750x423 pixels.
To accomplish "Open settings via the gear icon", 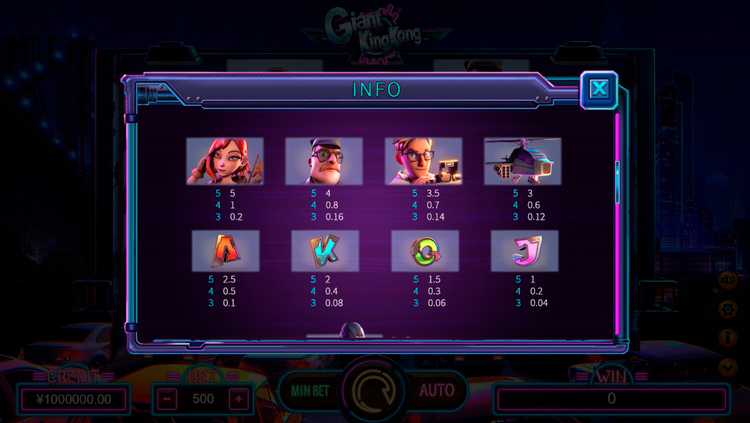I will tap(728, 310).
